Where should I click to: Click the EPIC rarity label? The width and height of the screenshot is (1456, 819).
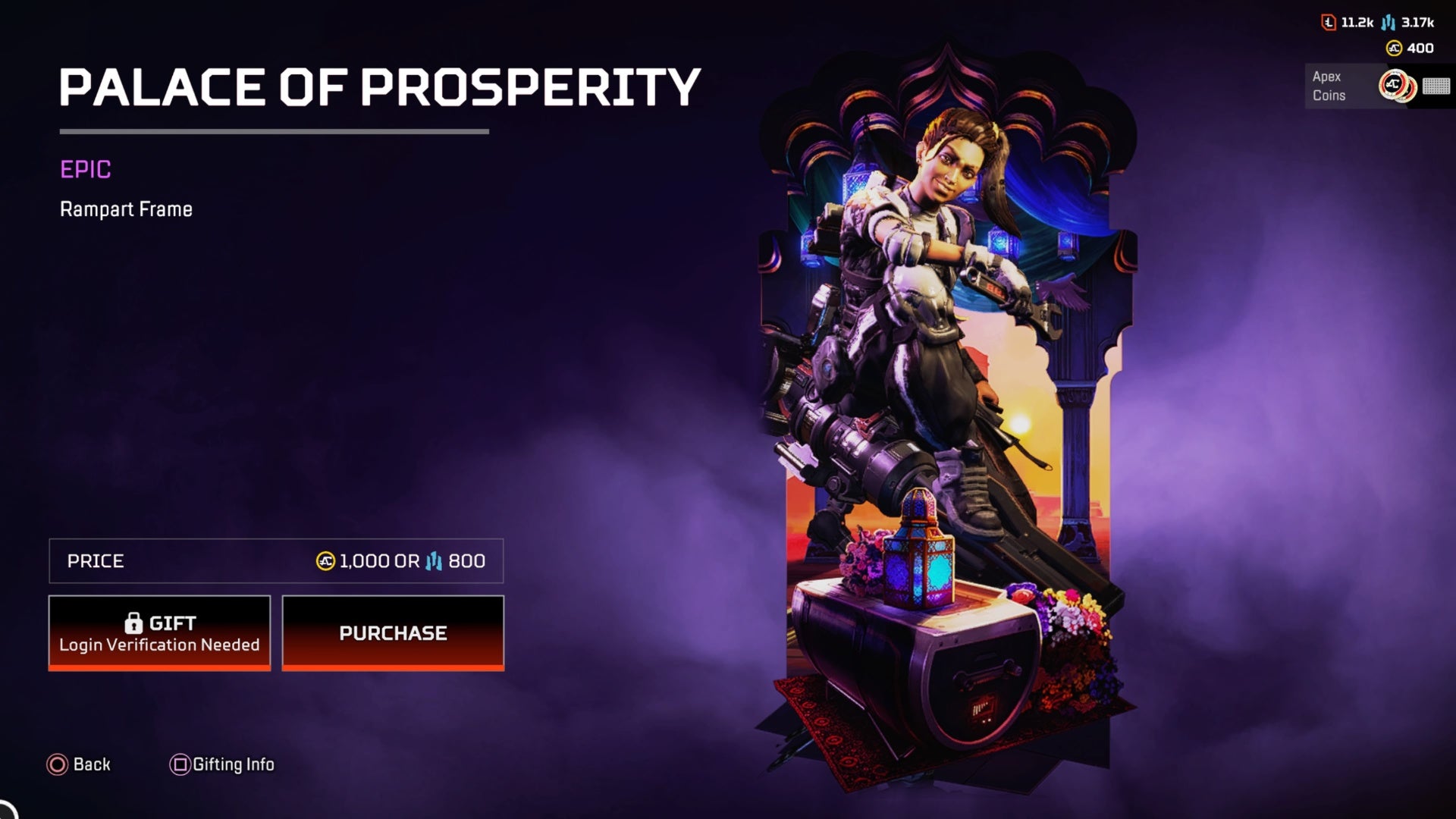pos(85,170)
